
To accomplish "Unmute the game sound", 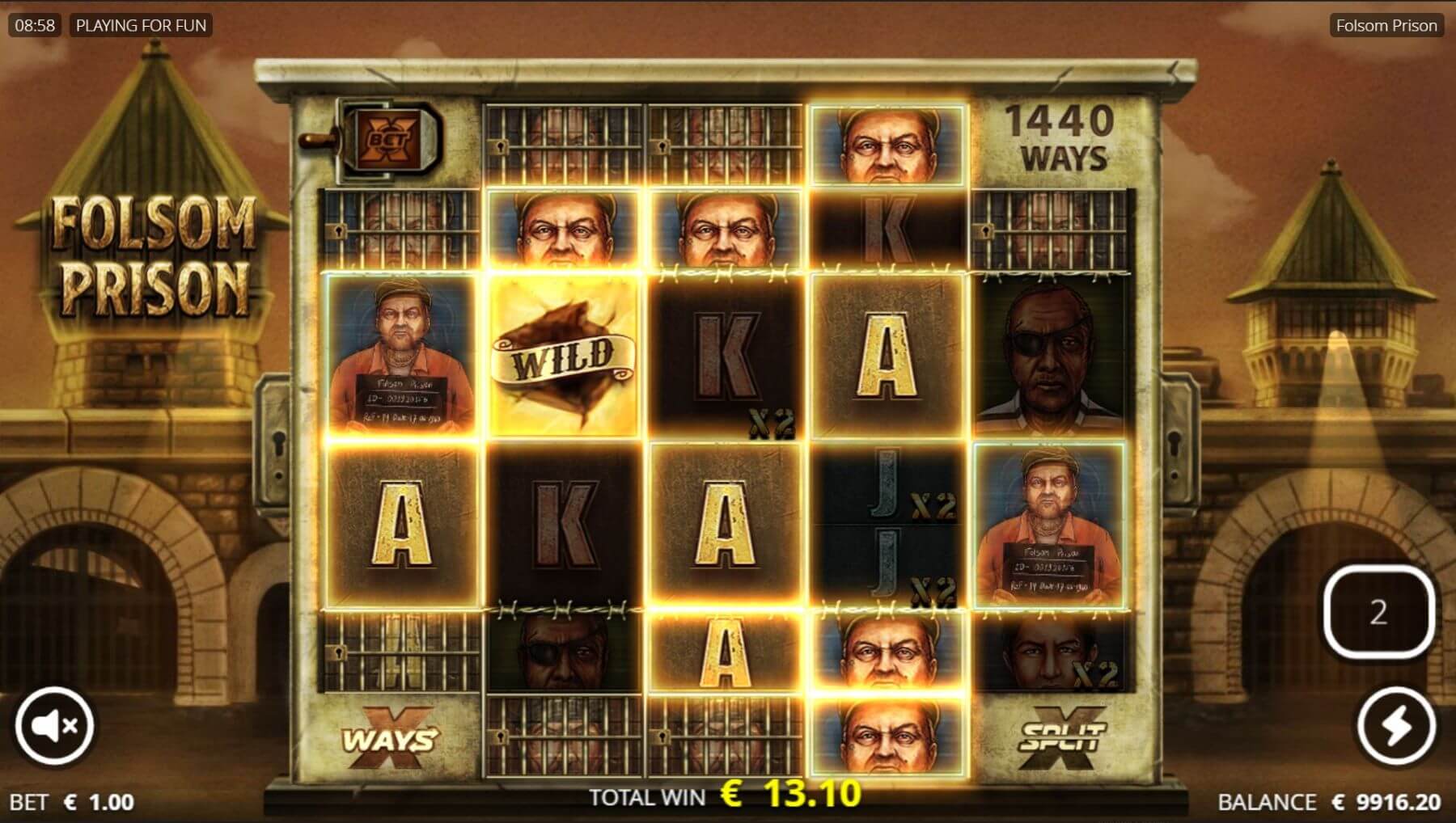I will [54, 726].
